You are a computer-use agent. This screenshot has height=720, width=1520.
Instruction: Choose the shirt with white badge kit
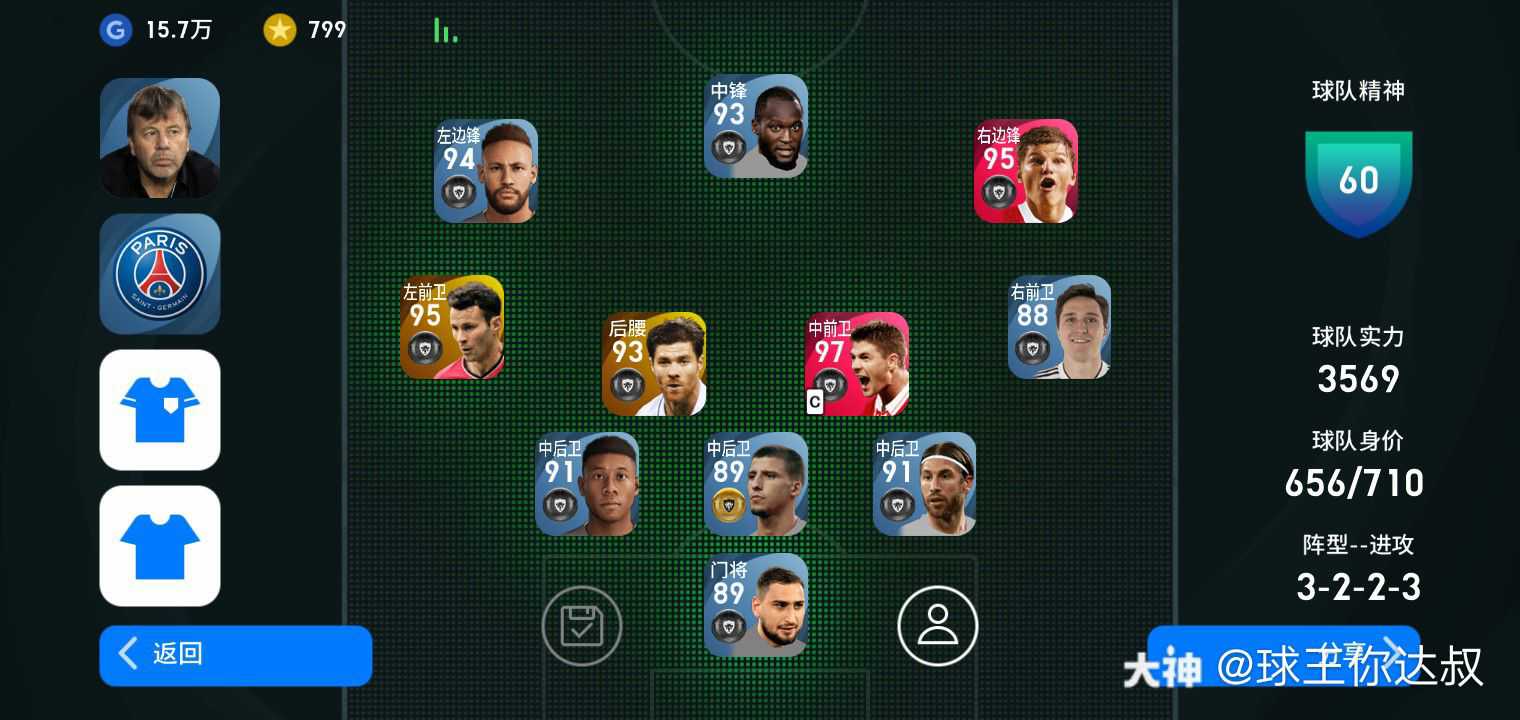pos(160,409)
